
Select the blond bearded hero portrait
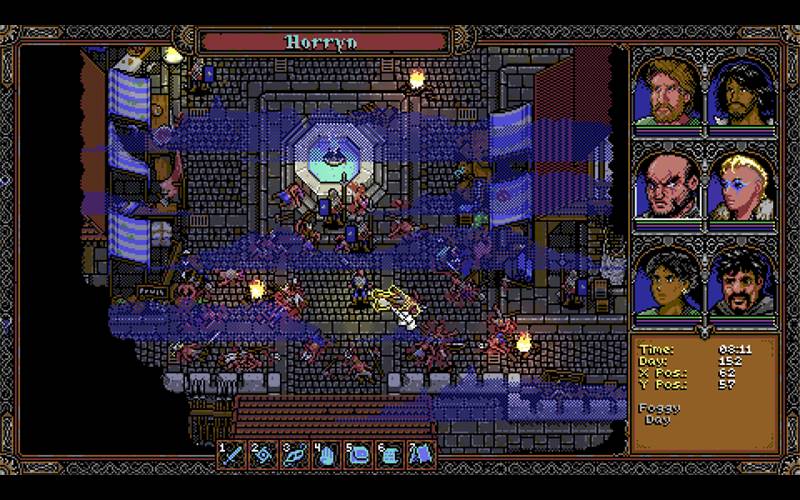coord(667,93)
